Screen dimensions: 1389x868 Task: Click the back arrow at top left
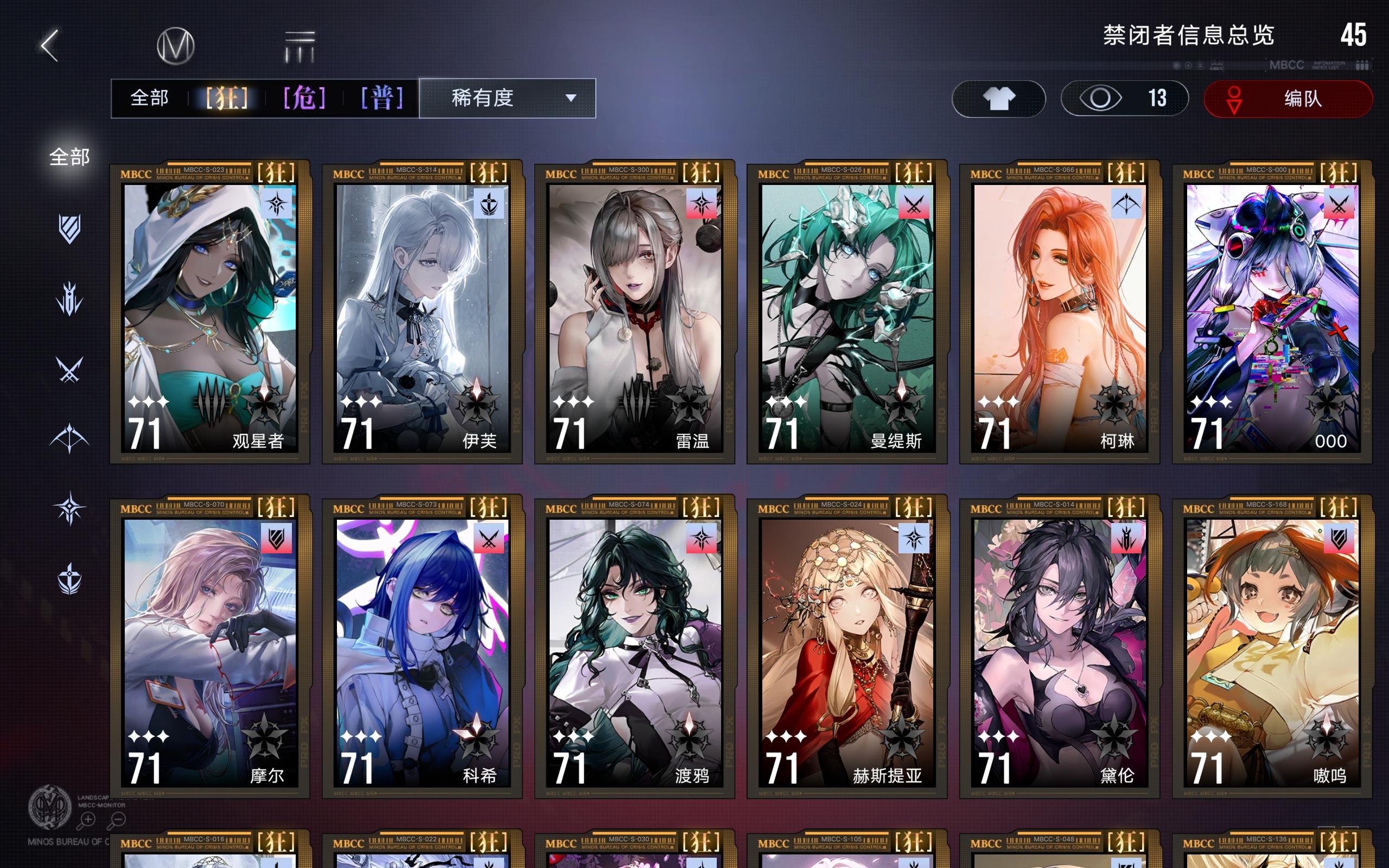coord(50,45)
